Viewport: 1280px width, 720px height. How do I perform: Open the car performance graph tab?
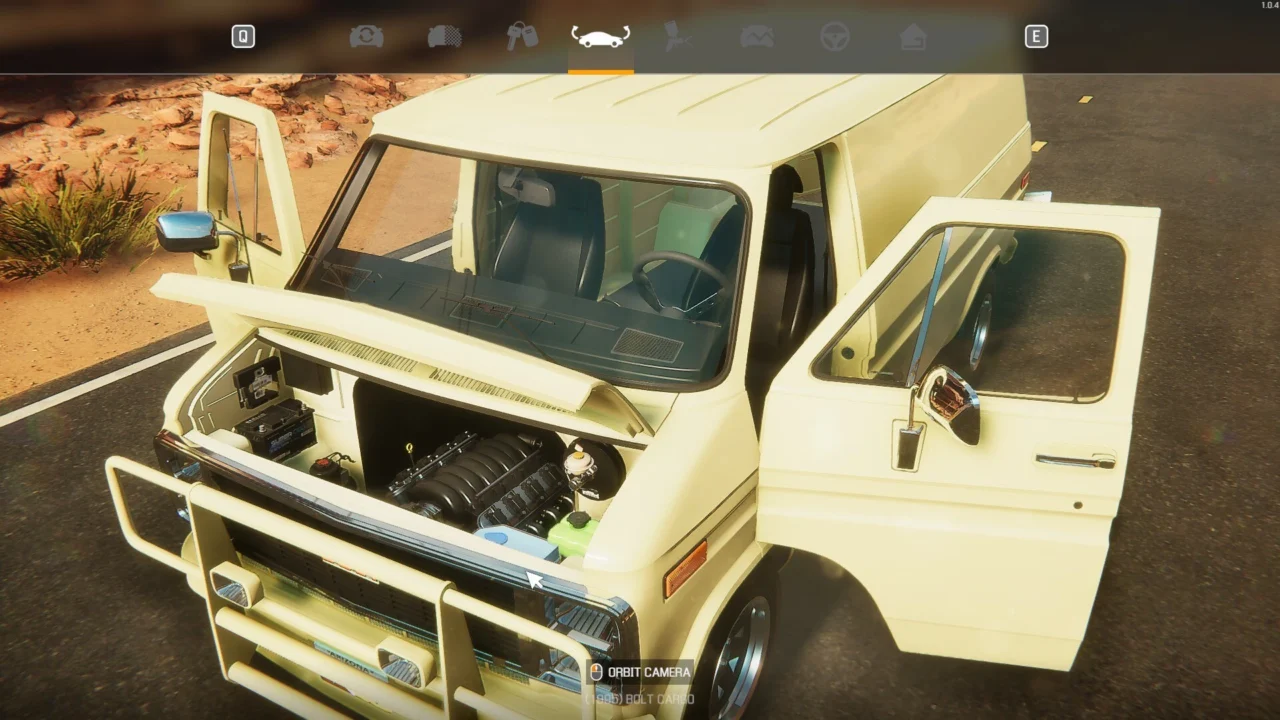[757, 37]
